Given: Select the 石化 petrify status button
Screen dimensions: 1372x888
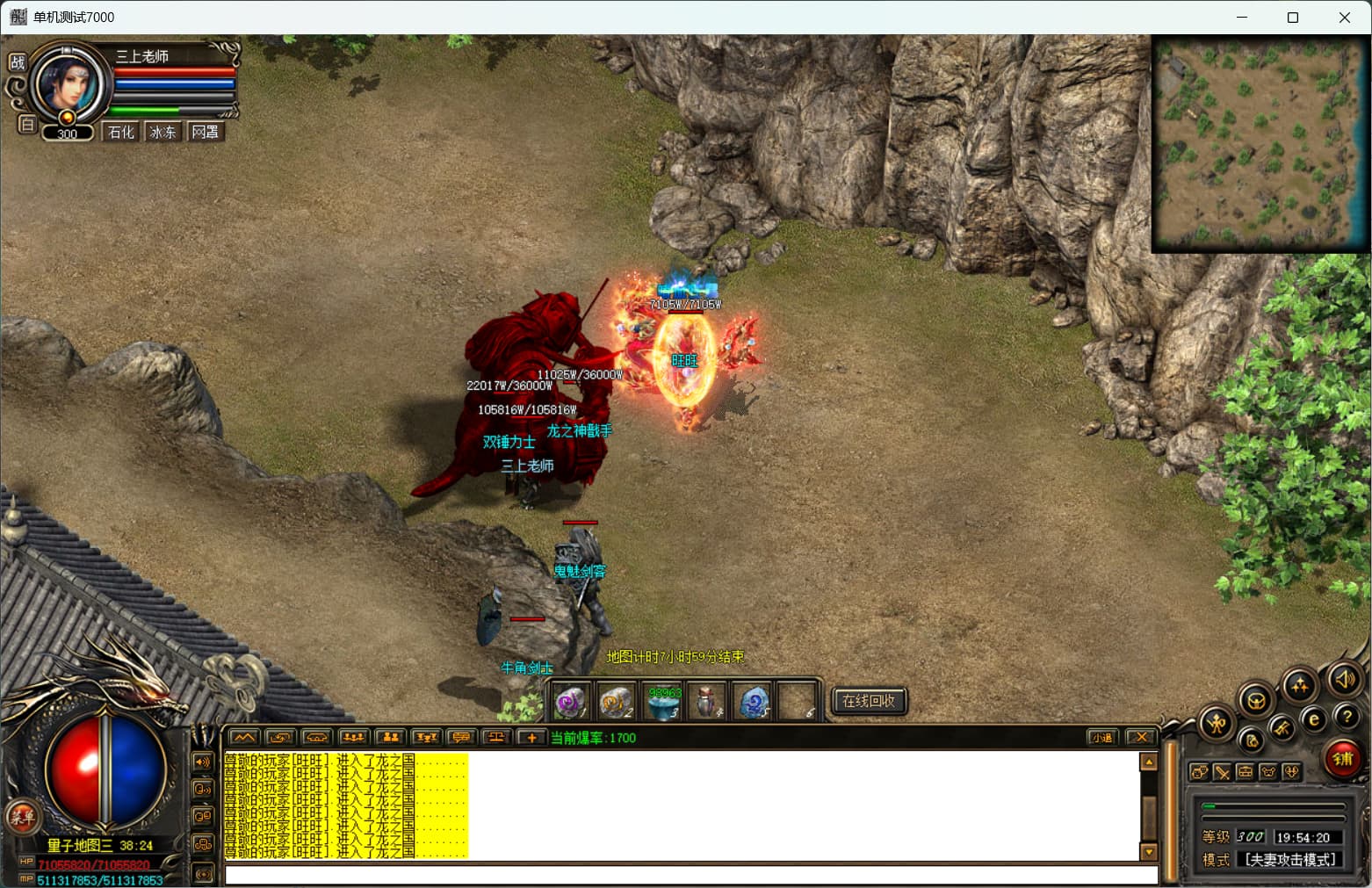Looking at the screenshot, I should pos(121,132).
